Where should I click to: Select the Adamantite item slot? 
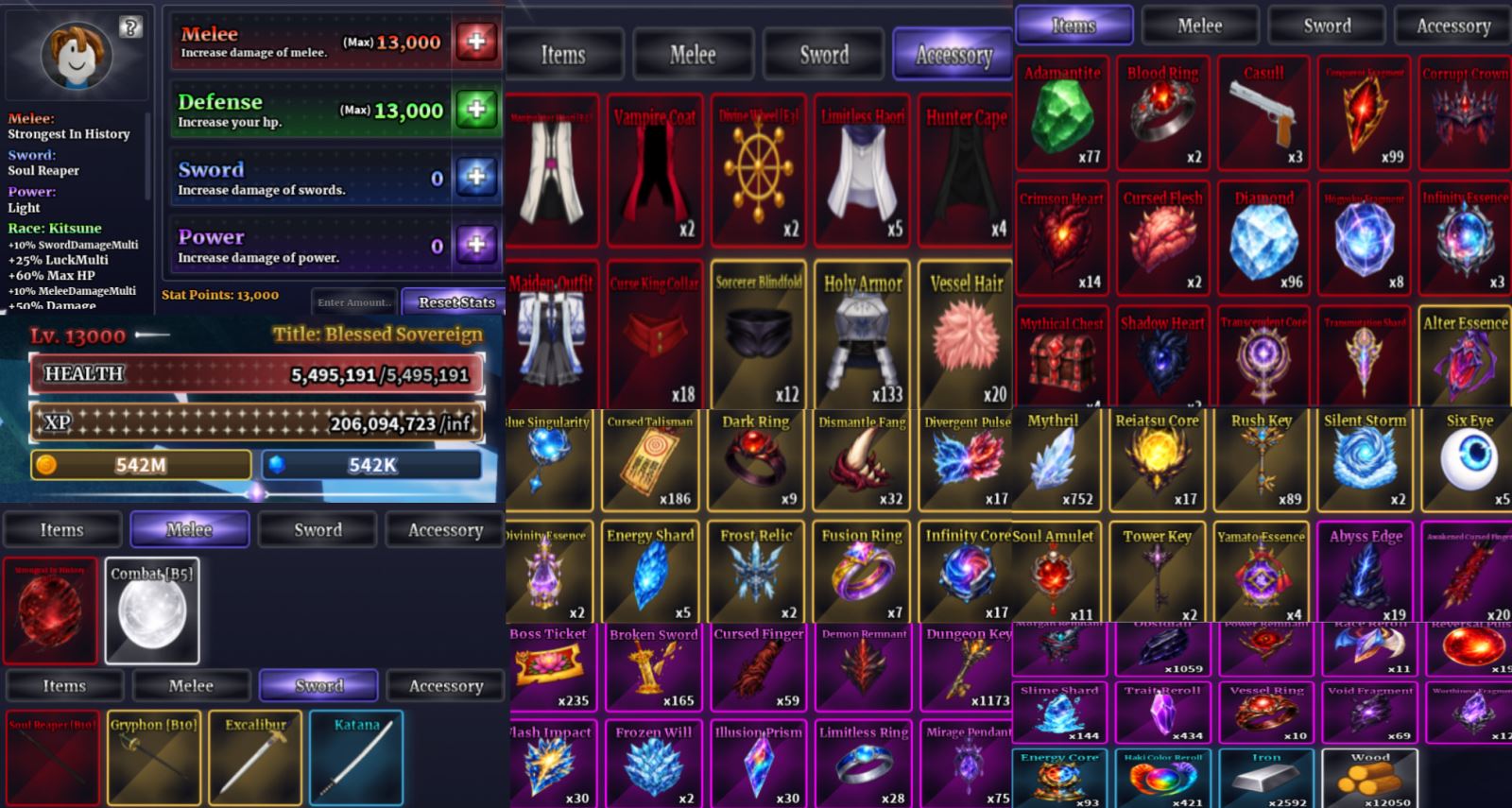click(x=1063, y=113)
